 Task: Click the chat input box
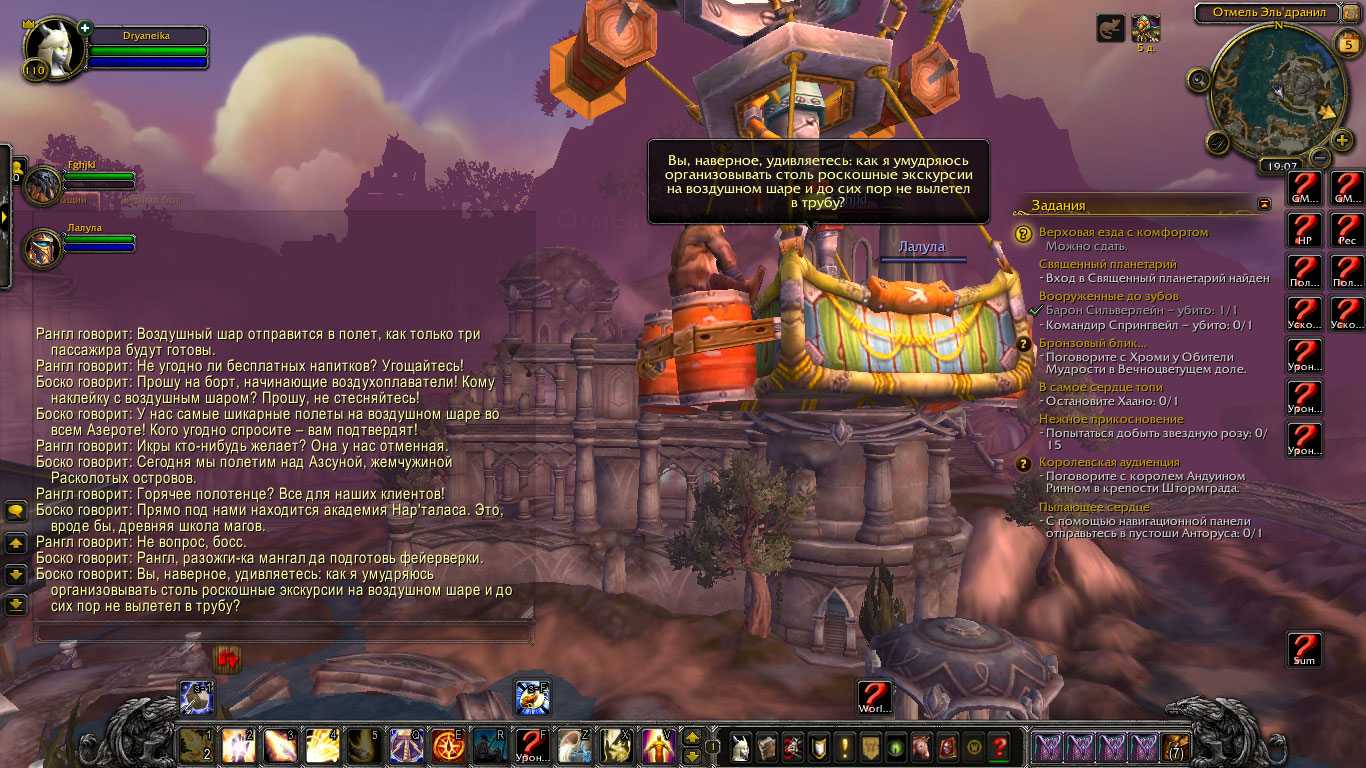(x=282, y=632)
